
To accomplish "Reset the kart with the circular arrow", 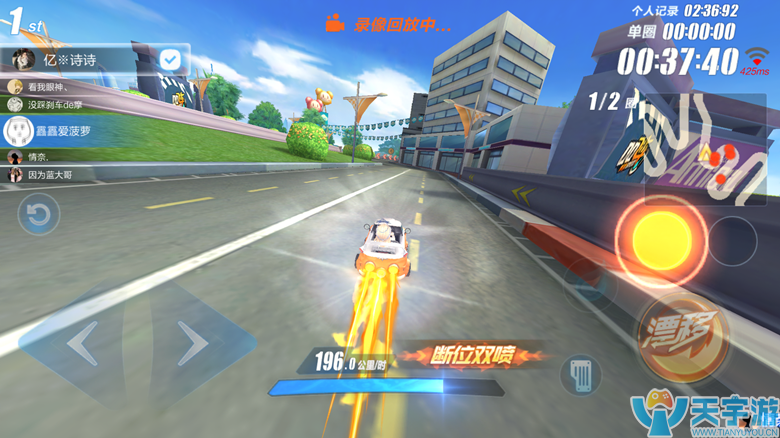I will point(39,215).
